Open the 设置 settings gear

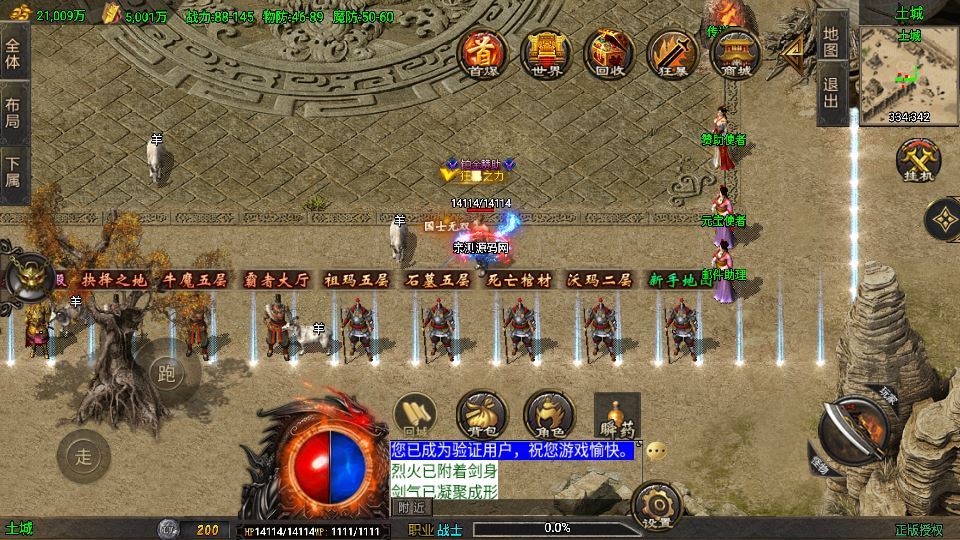click(x=658, y=503)
